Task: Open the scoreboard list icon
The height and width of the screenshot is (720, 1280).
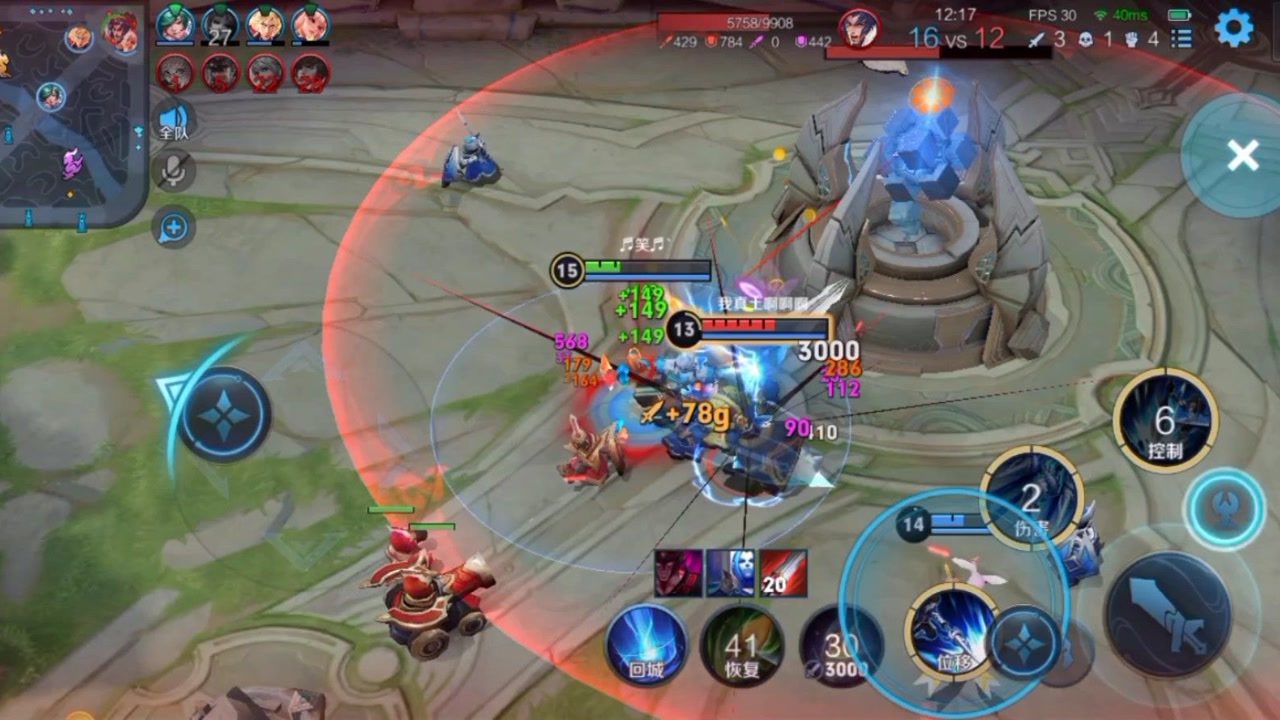Action: point(1182,39)
